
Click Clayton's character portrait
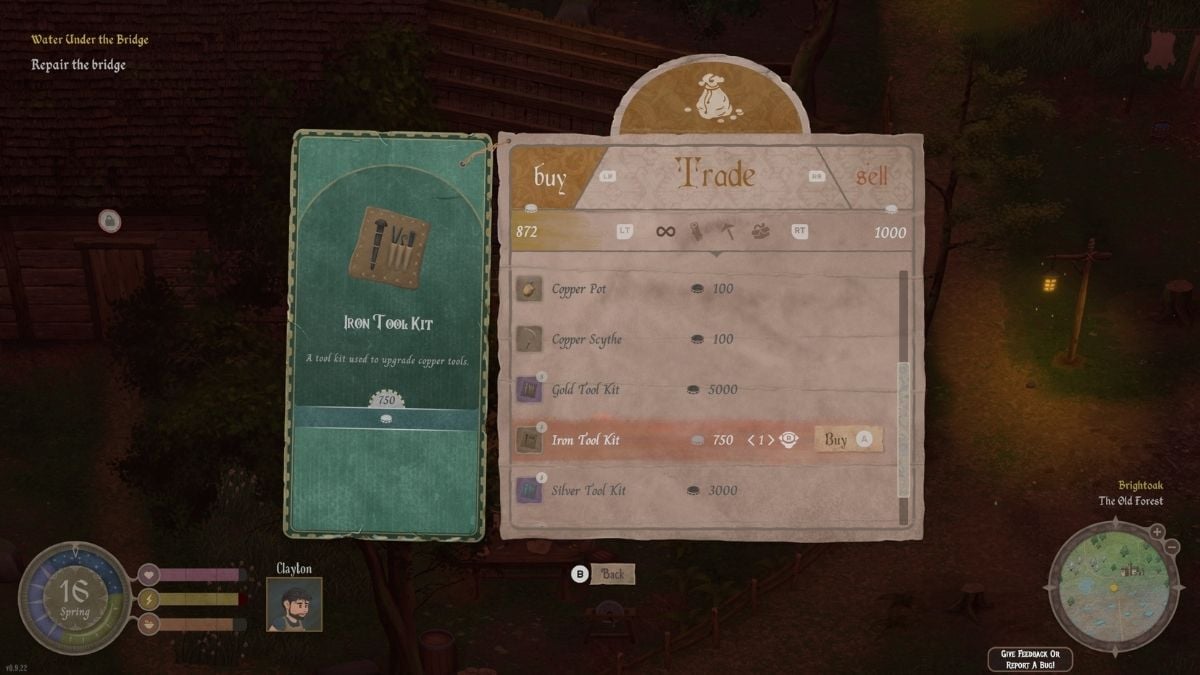point(294,604)
